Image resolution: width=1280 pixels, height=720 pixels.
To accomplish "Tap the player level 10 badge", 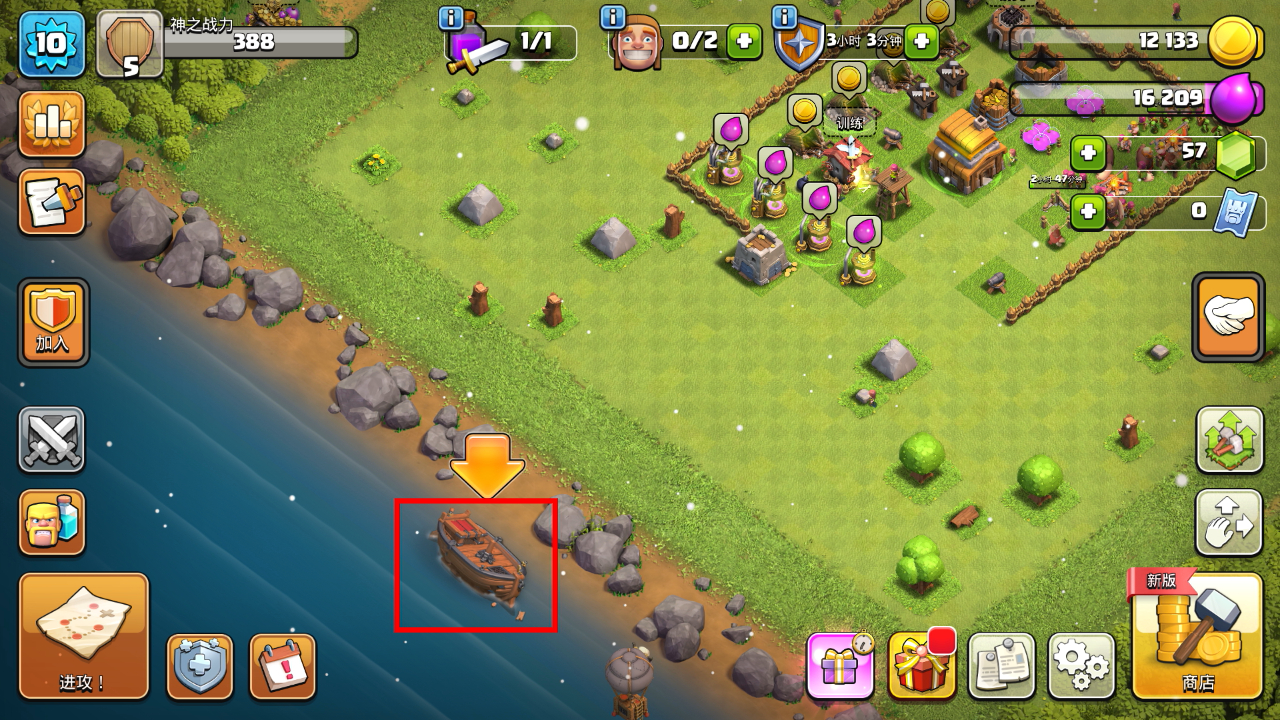I will point(52,44).
